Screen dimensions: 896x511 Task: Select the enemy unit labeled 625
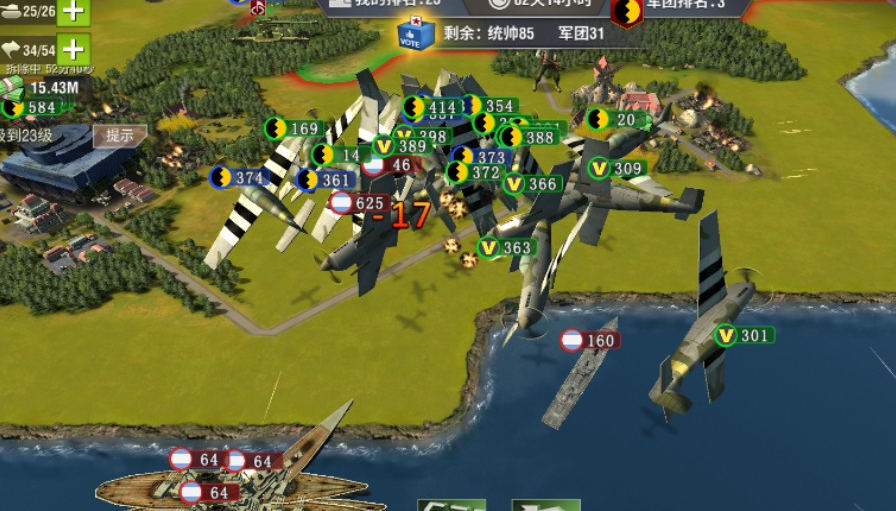click(360, 203)
